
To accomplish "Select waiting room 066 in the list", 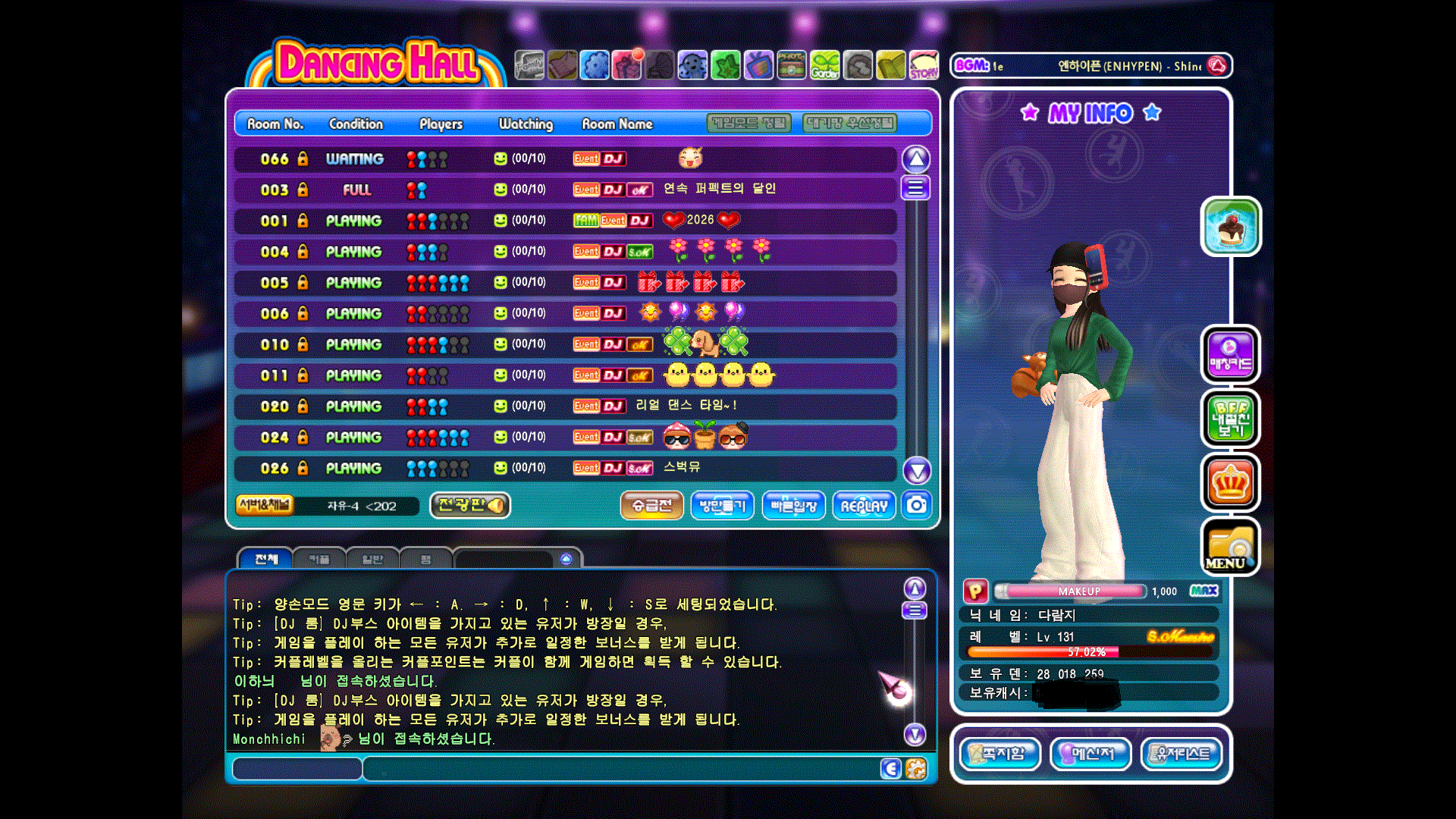I will (x=565, y=159).
